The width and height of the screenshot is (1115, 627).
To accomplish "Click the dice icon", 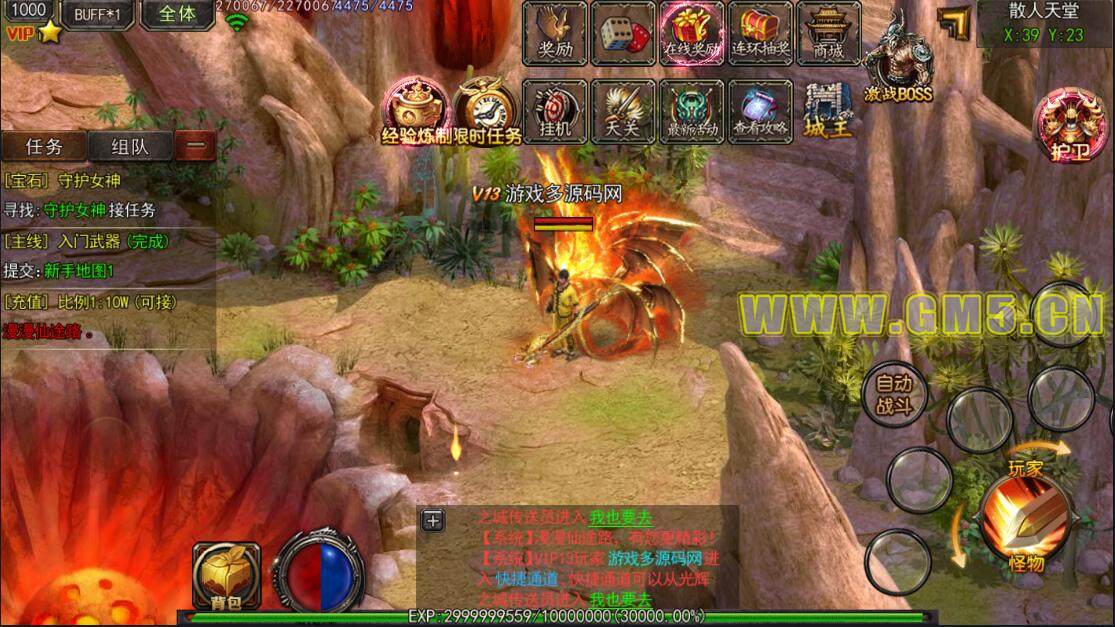I will [x=623, y=33].
